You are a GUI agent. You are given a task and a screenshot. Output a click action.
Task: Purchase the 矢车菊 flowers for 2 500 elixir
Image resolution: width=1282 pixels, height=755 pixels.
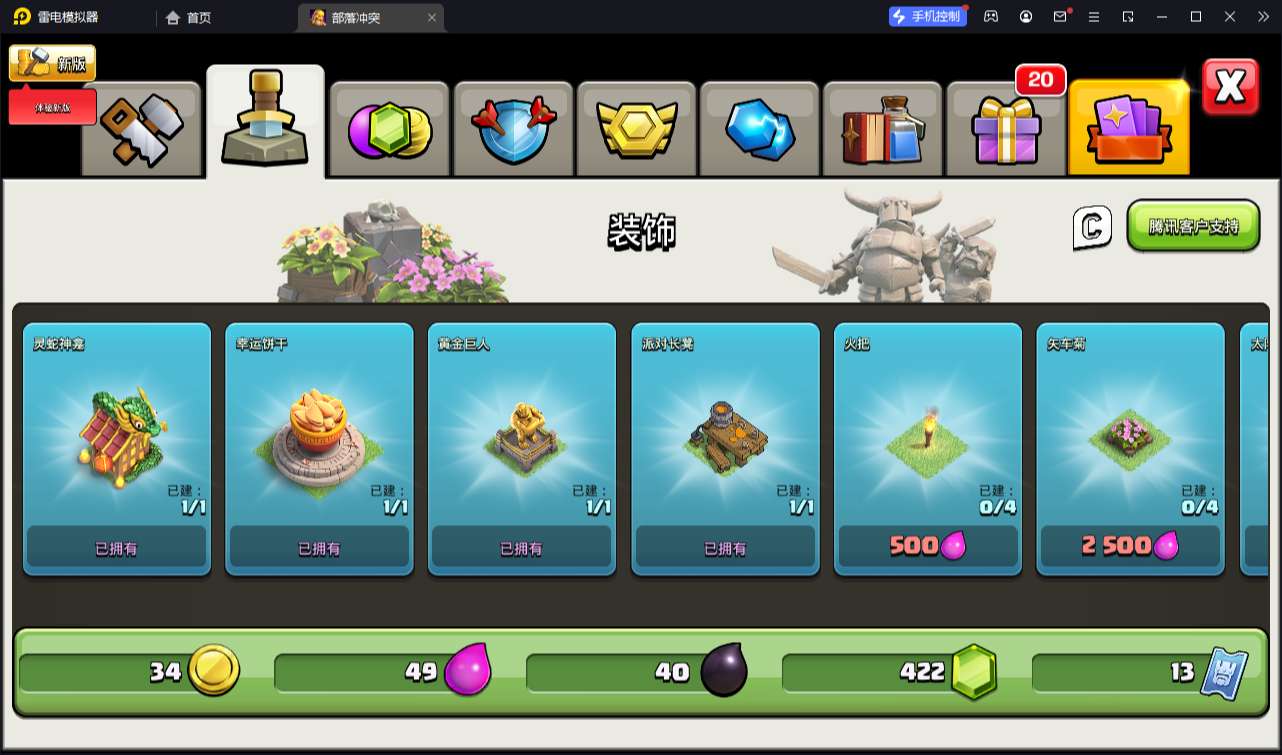pos(1130,546)
